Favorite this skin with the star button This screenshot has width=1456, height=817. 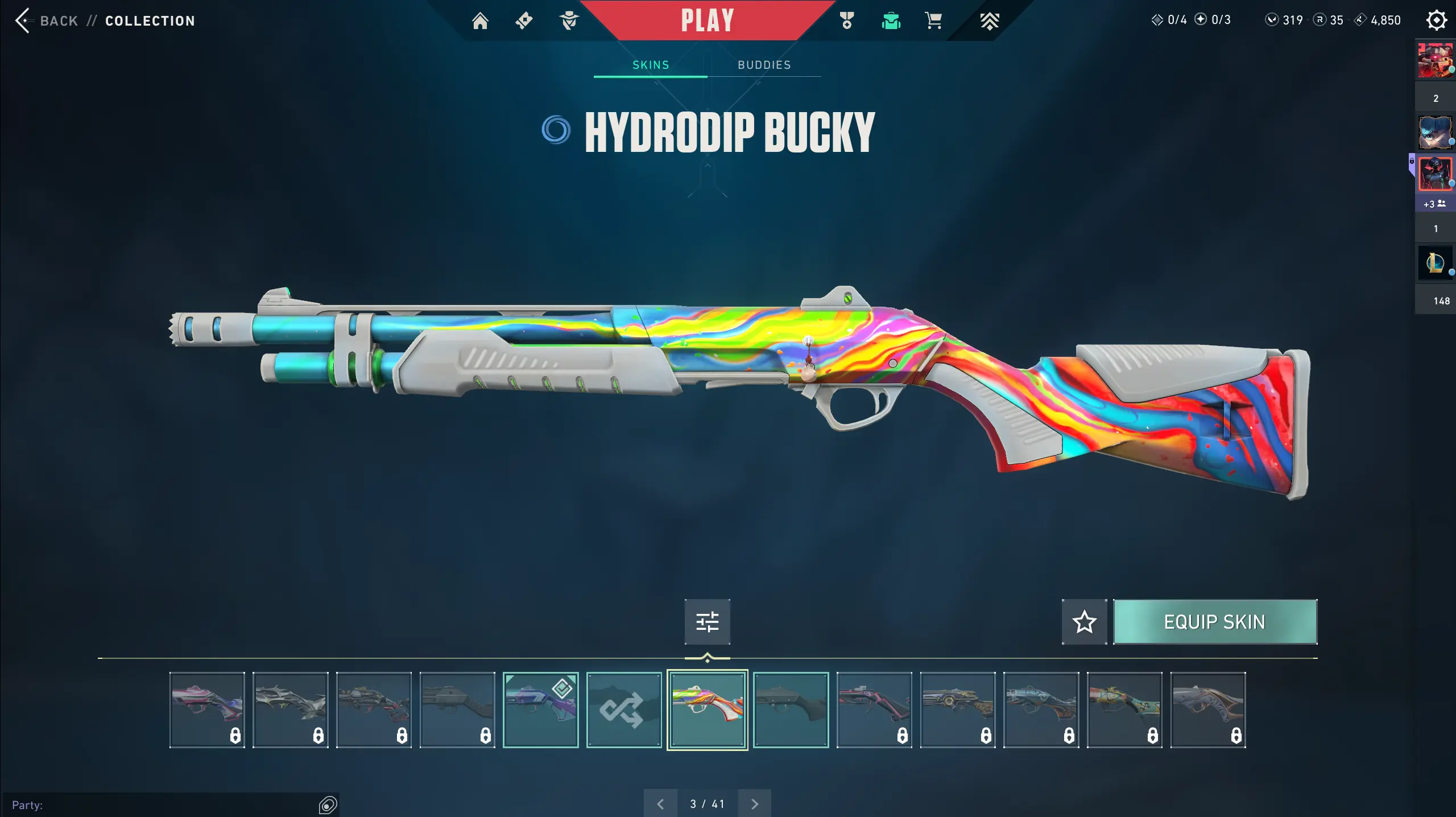(1084, 622)
